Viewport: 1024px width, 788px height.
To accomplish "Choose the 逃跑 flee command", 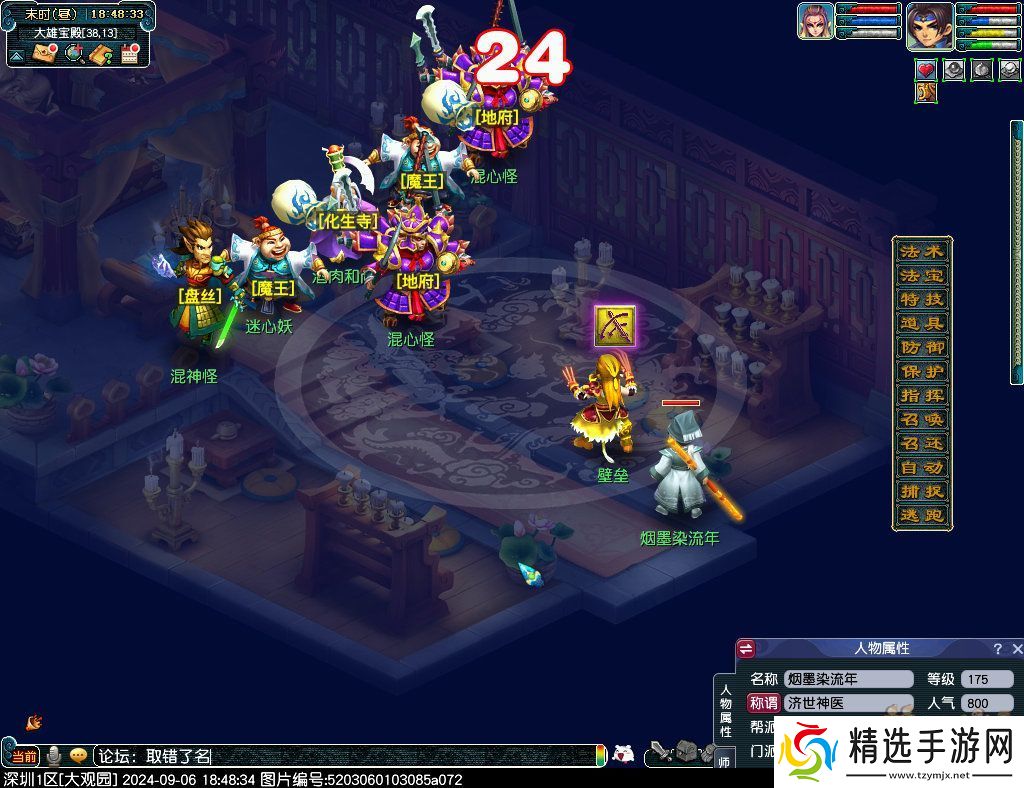I will pos(921,515).
